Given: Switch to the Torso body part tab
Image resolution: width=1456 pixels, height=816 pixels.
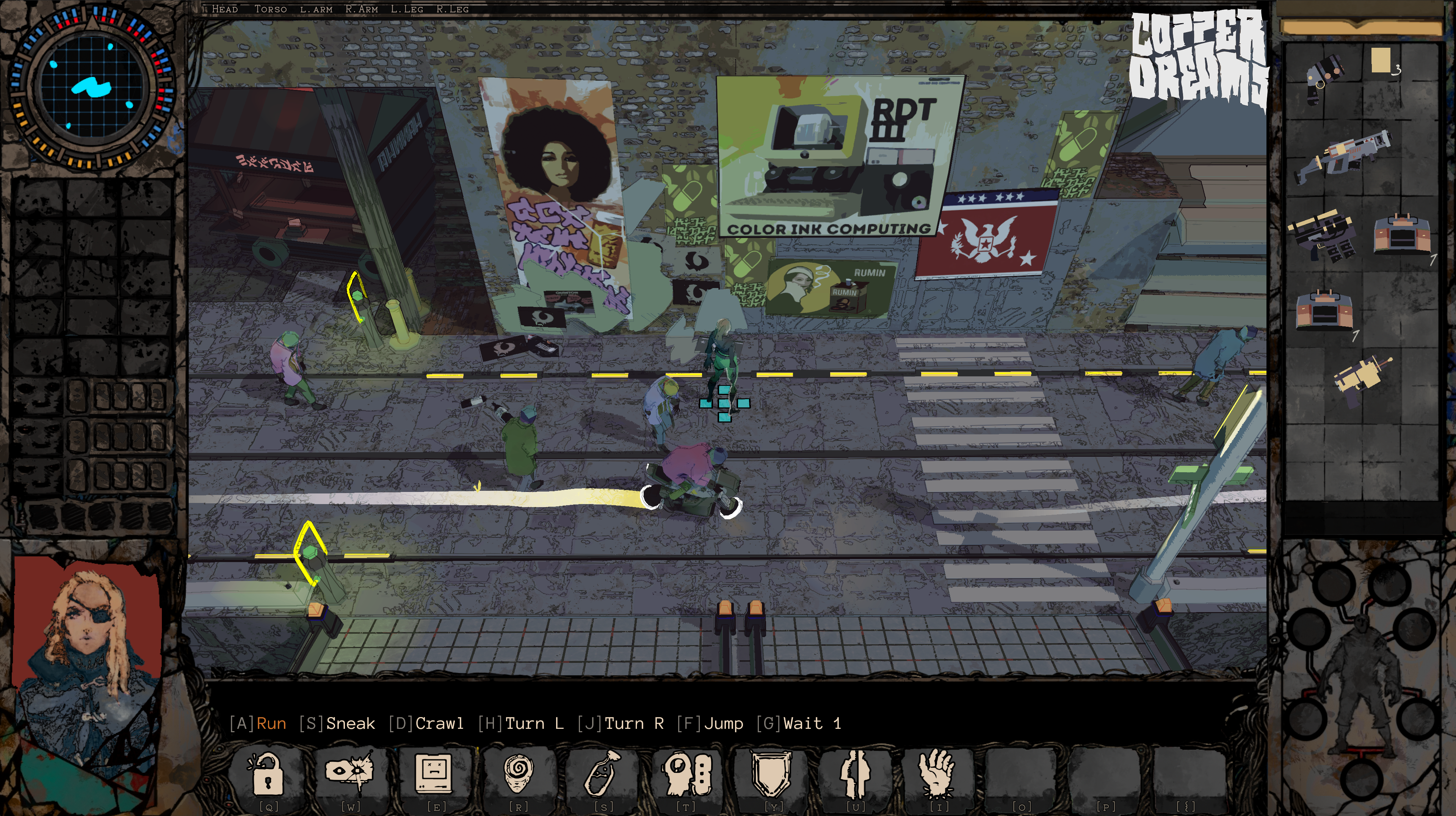Looking at the screenshot, I should (x=270, y=9).
